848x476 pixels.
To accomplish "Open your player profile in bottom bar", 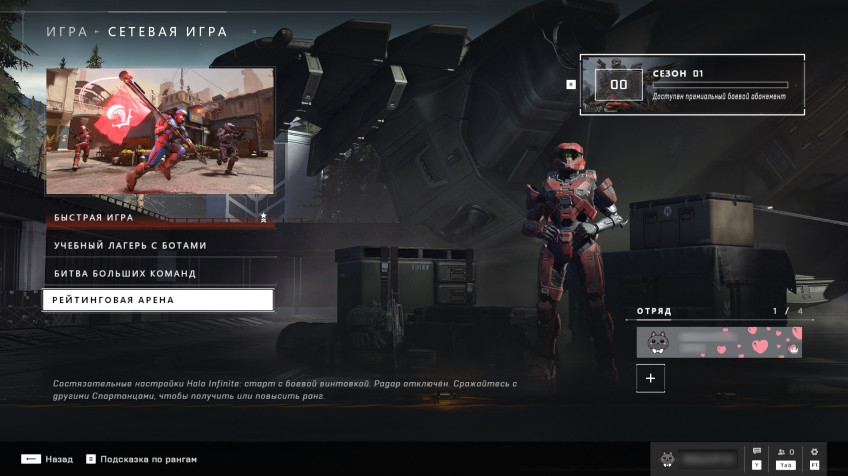I will [697, 458].
